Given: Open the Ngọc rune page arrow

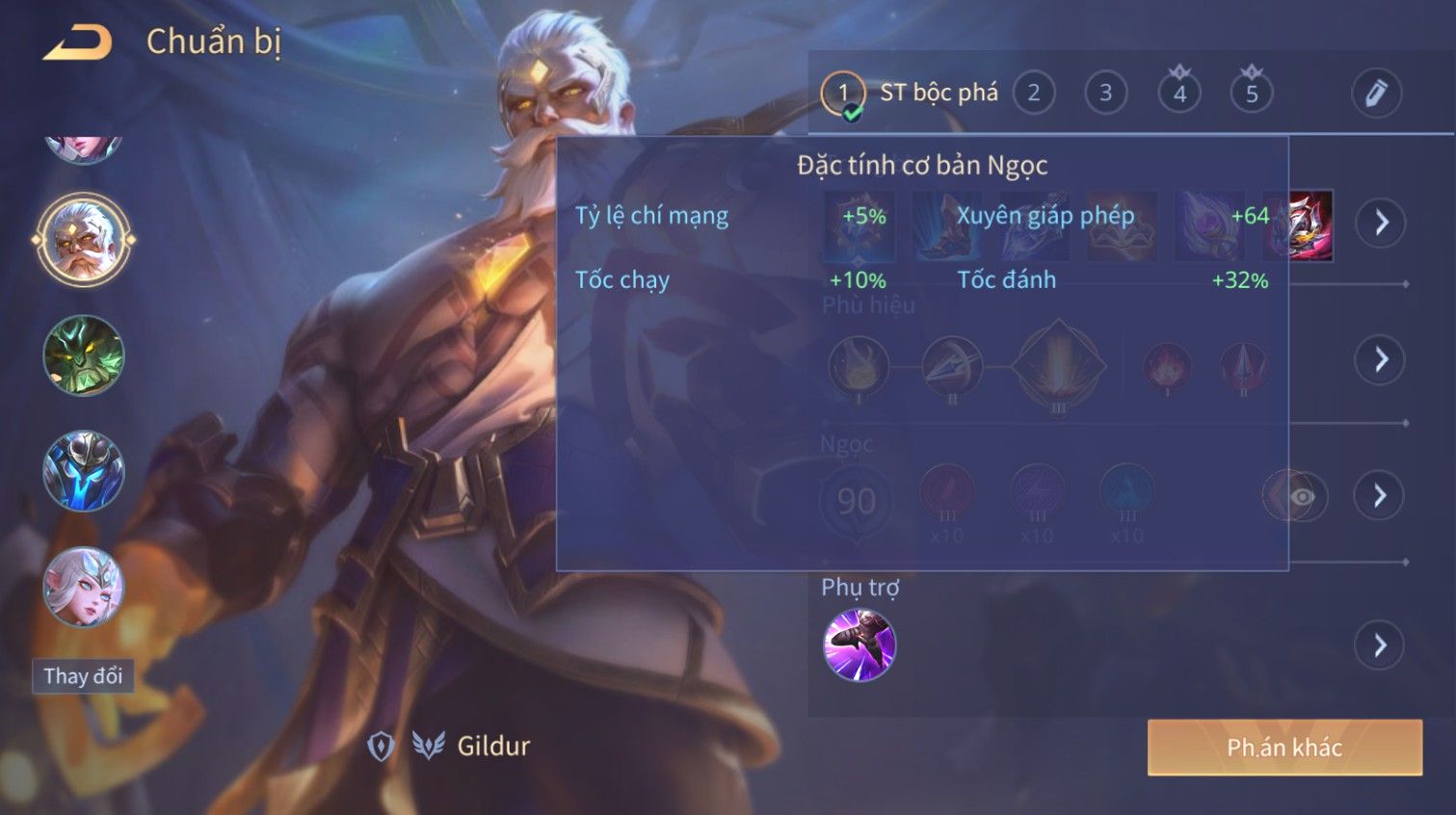Looking at the screenshot, I should [x=1379, y=495].
